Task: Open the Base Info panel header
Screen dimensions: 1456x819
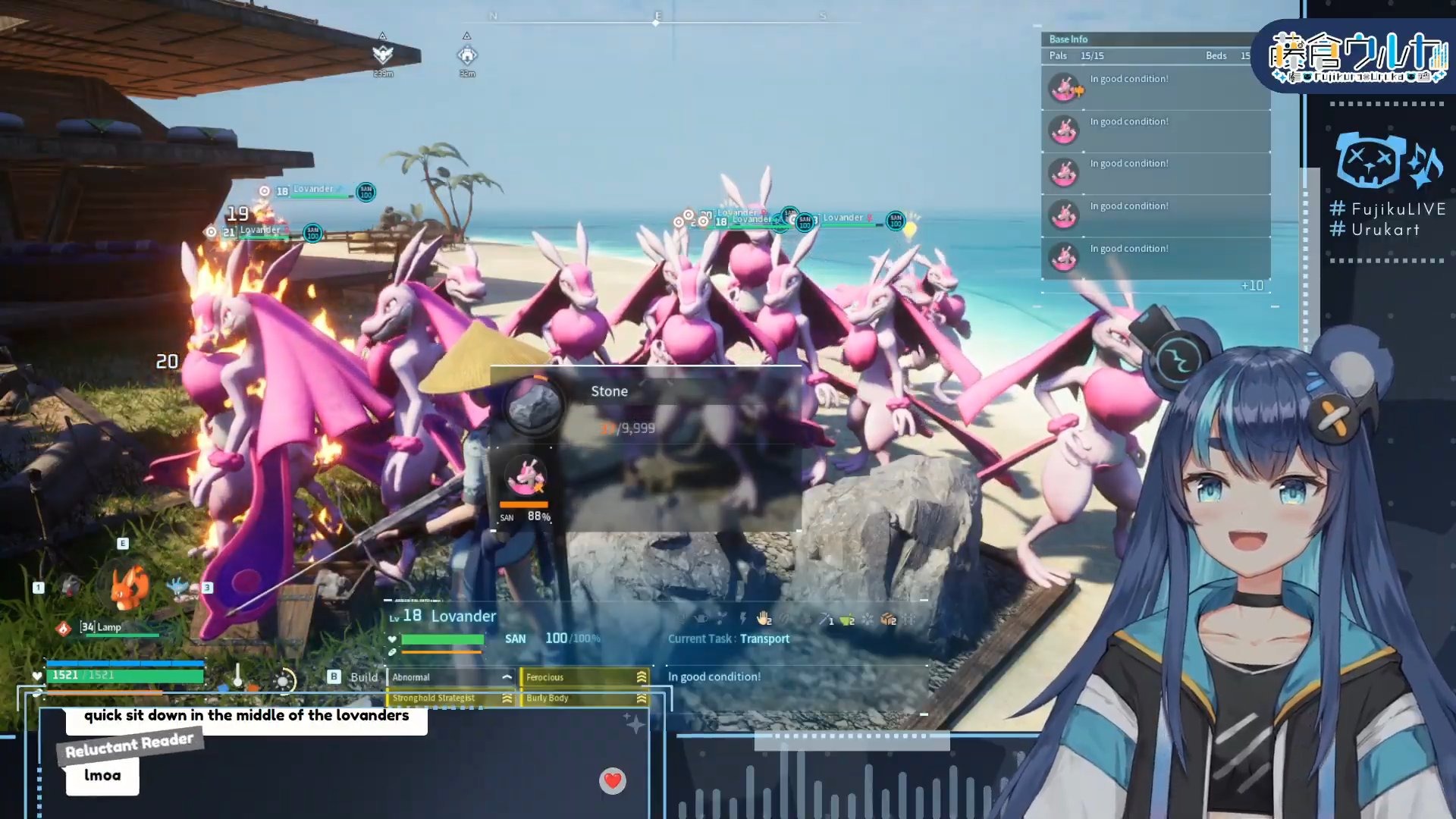Action: tap(1068, 39)
